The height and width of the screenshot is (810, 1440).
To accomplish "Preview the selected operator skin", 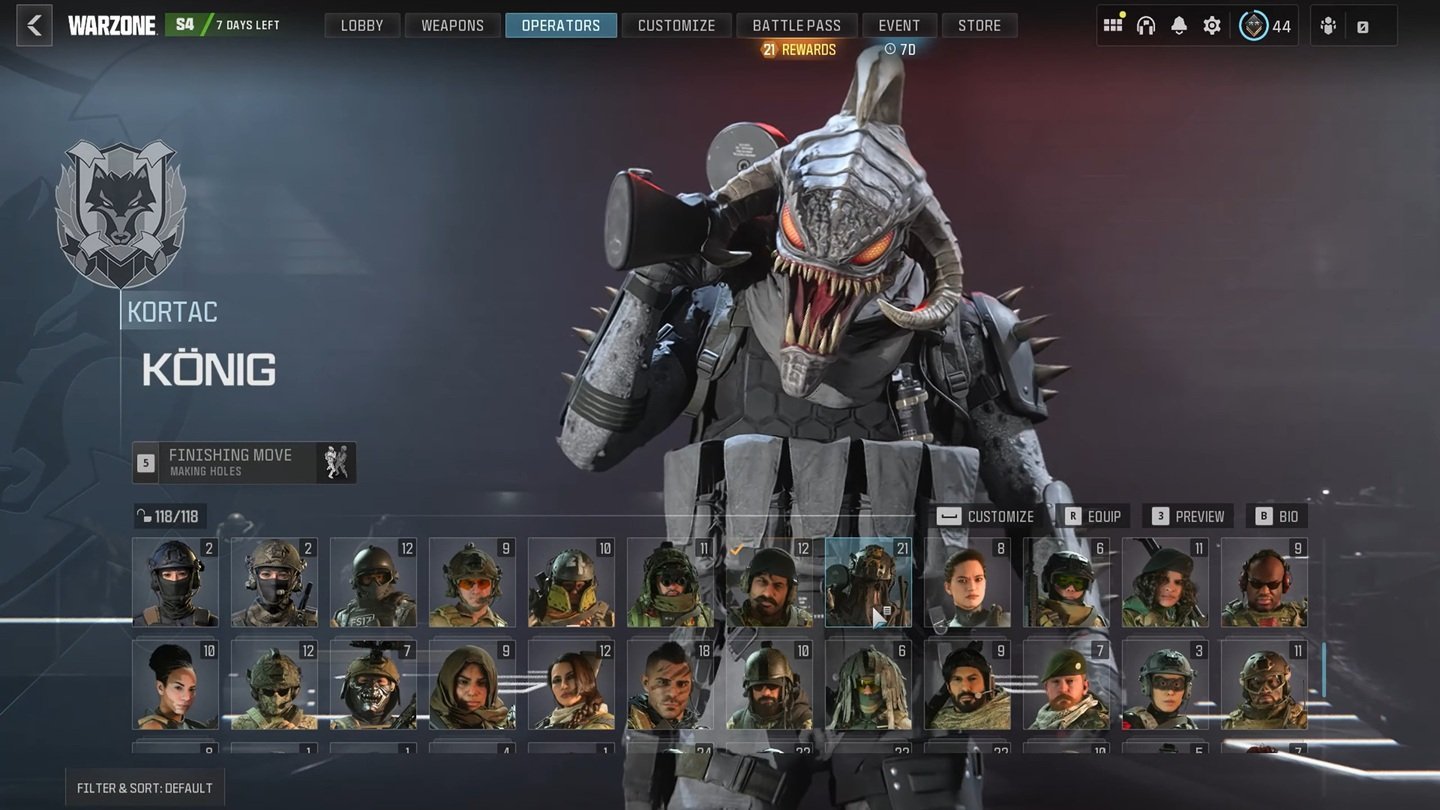I will pos(1188,516).
